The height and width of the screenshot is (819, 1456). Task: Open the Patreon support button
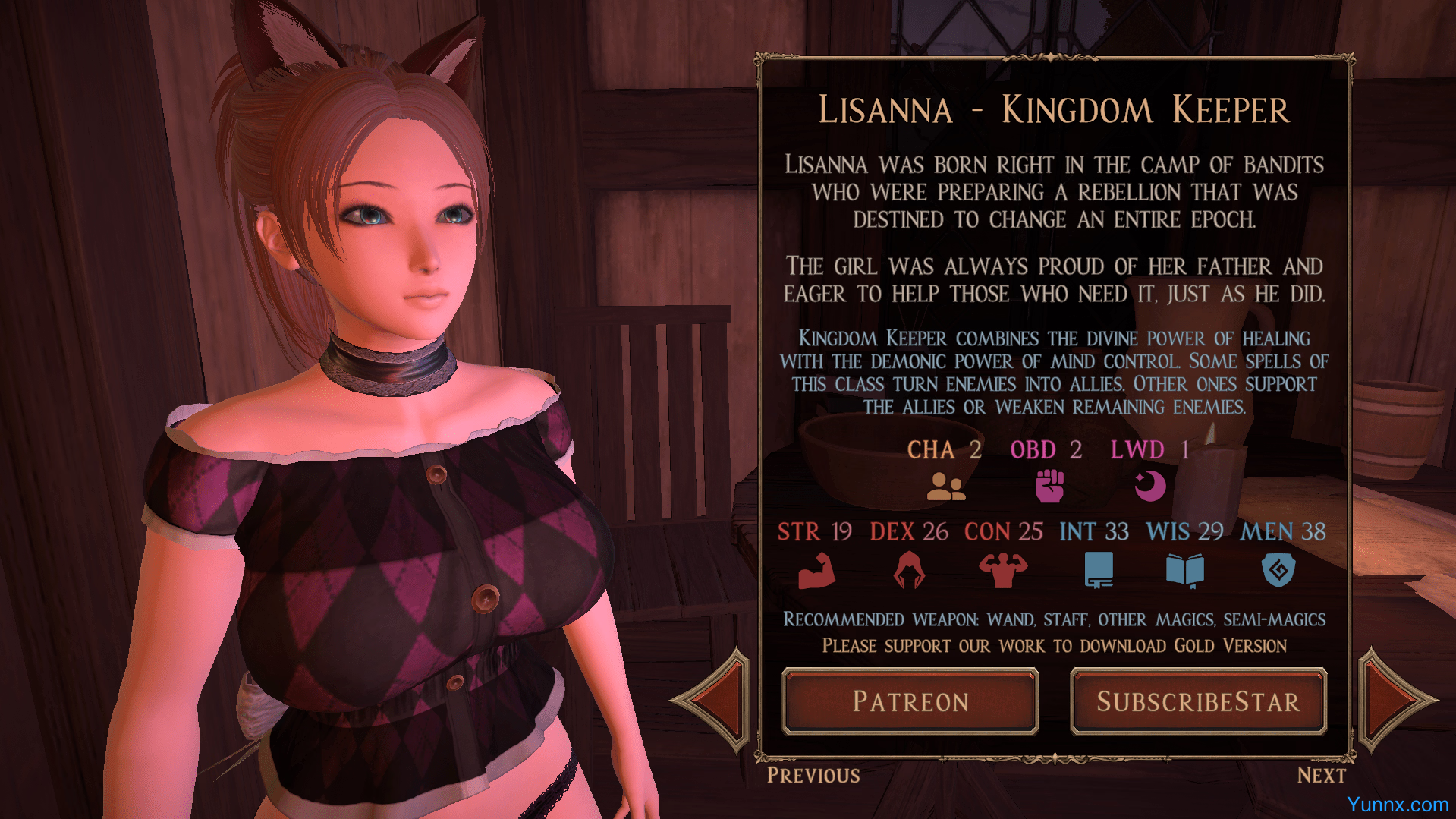[x=910, y=701]
